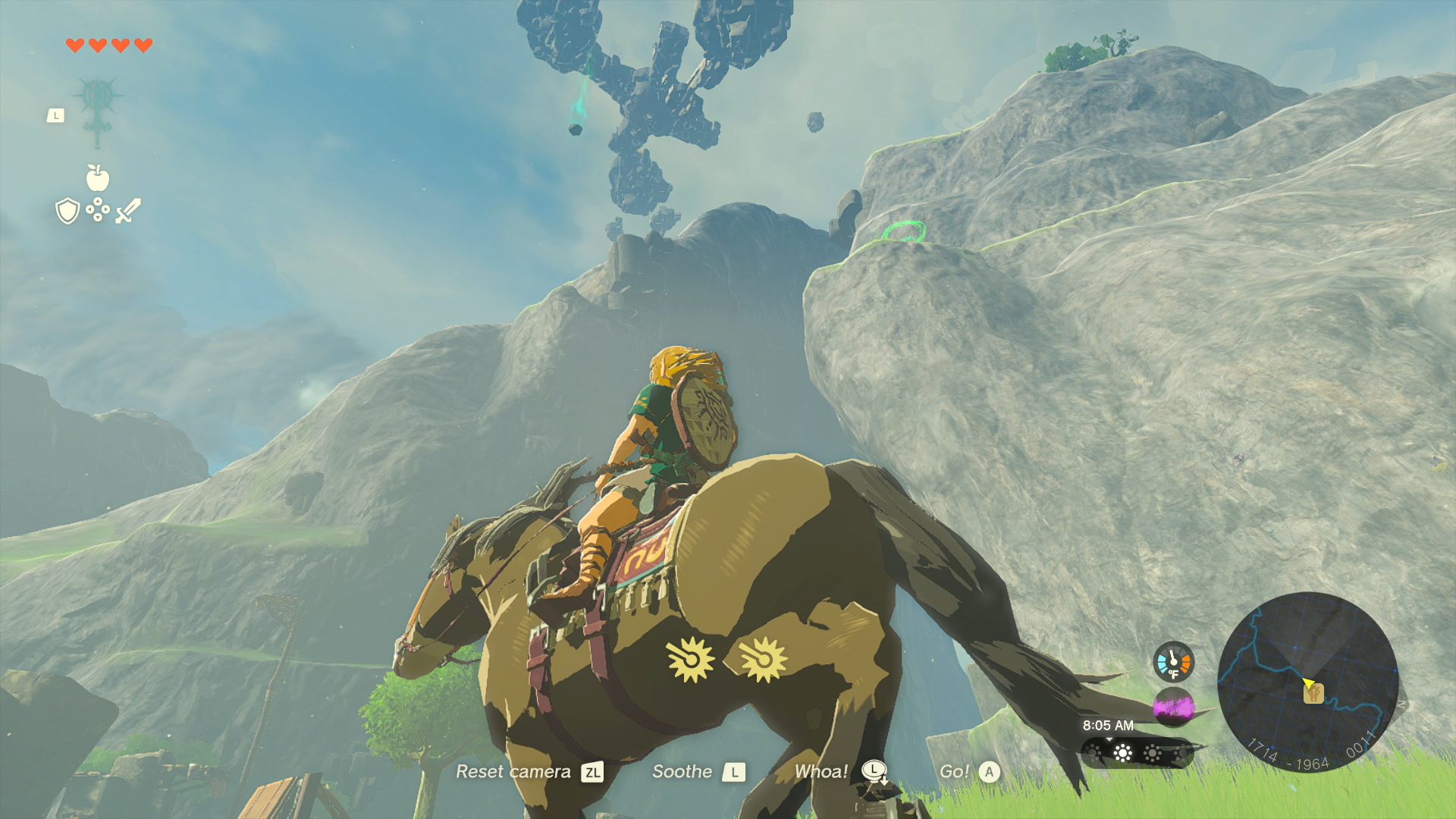Choose the sword weapon icon
The height and width of the screenshot is (819, 1456).
click(x=128, y=211)
